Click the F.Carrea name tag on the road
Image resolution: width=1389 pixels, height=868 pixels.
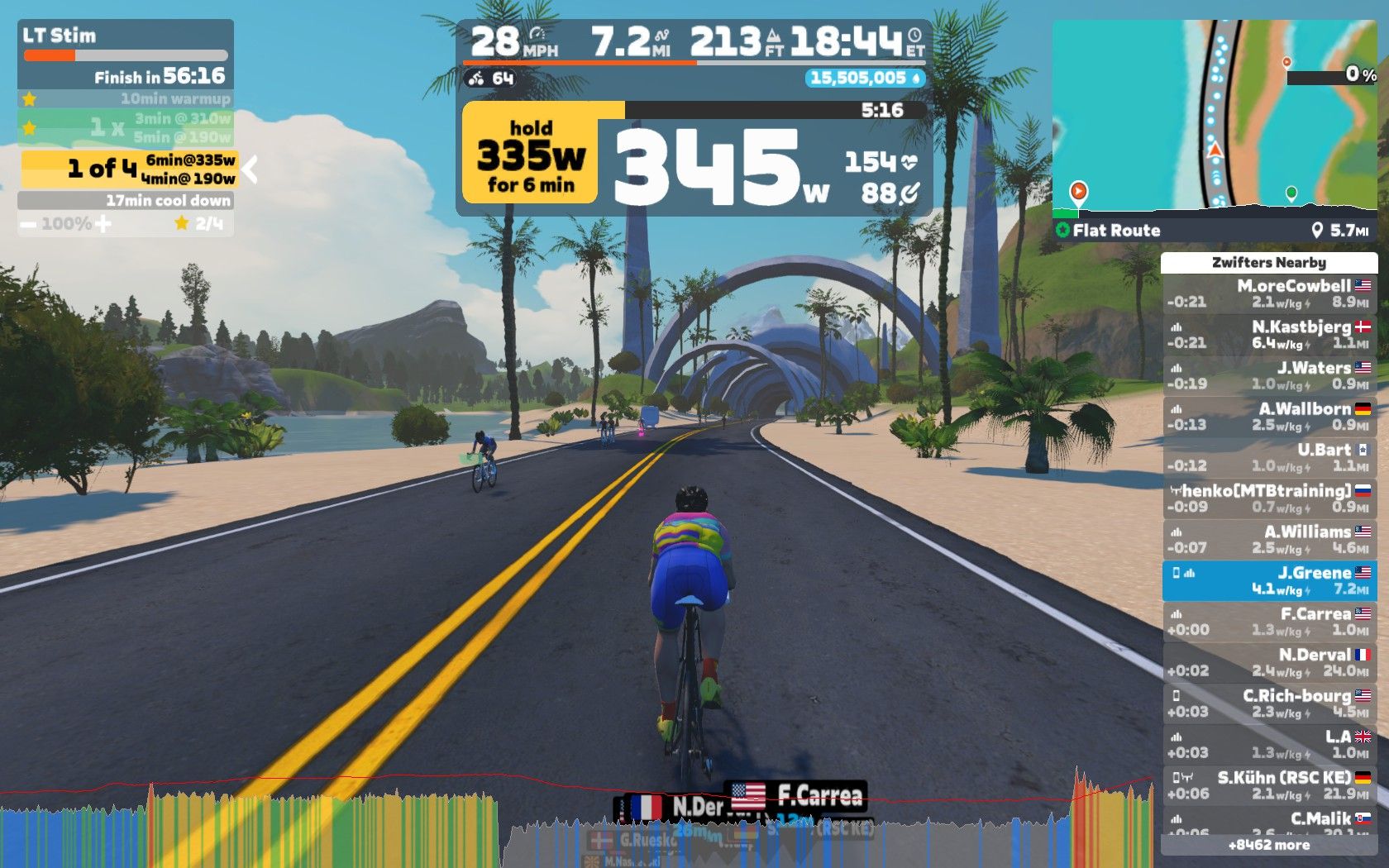pyautogui.click(x=798, y=795)
